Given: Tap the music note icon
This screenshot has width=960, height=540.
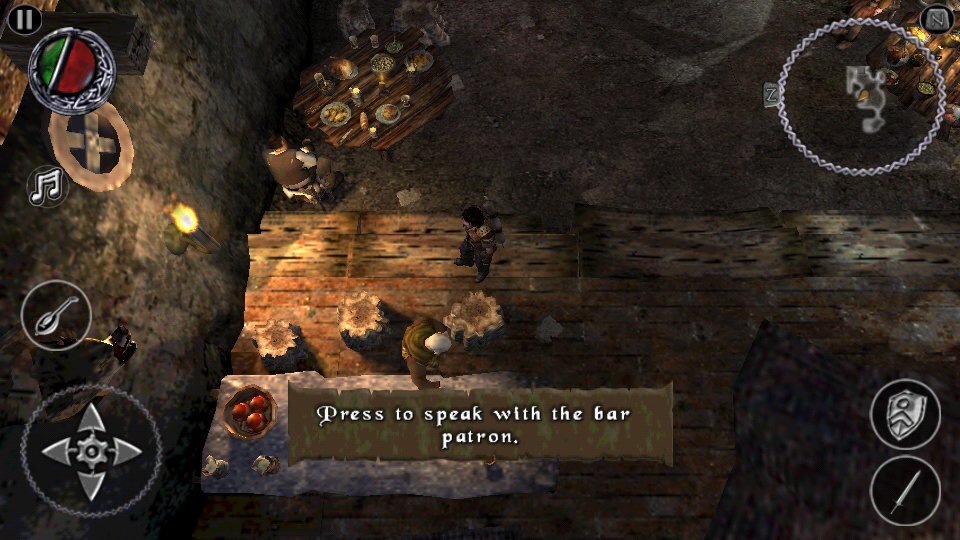Looking at the screenshot, I should coord(46,187).
